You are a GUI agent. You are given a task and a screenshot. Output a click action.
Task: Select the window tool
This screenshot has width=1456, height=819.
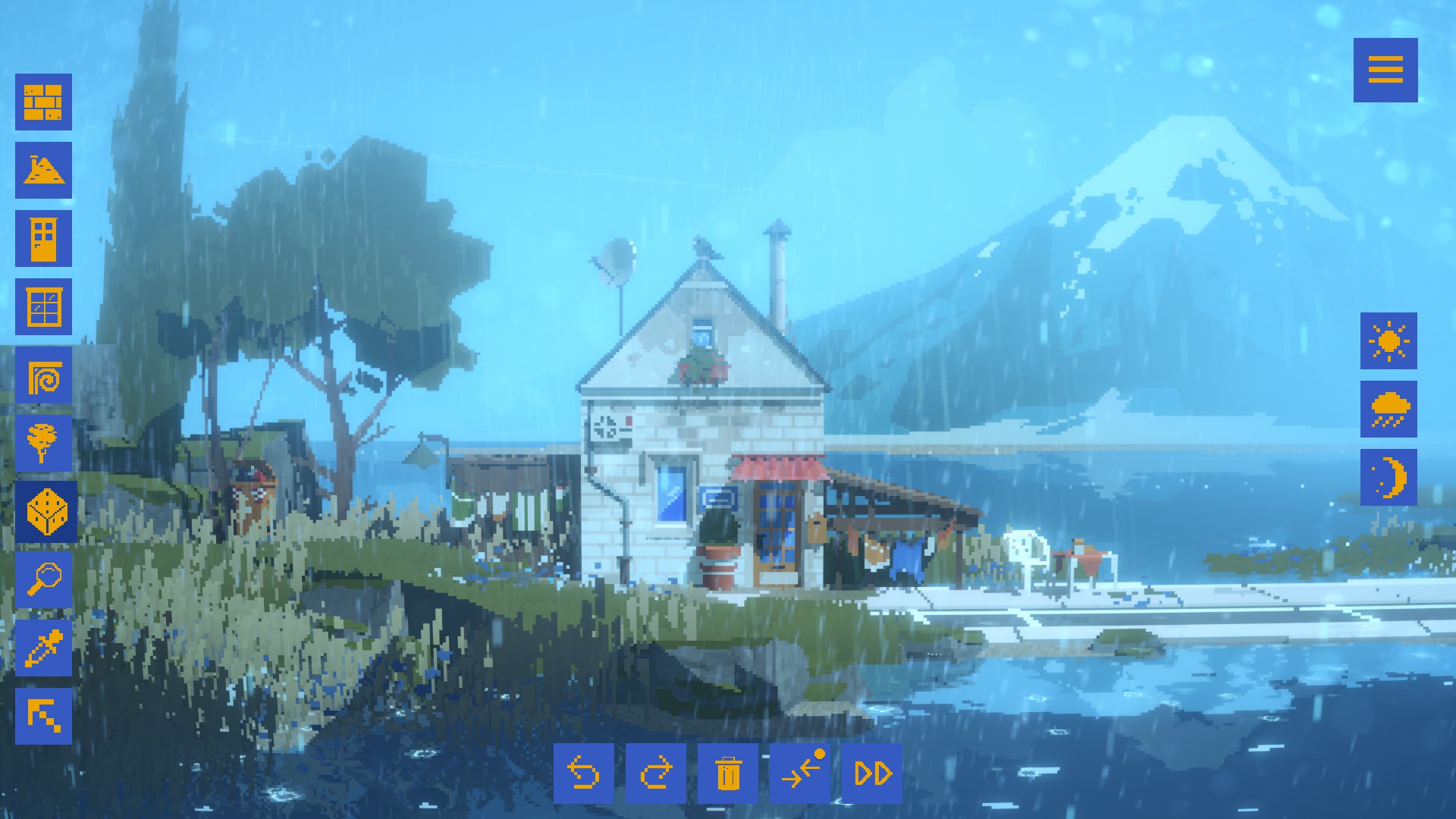tap(43, 306)
